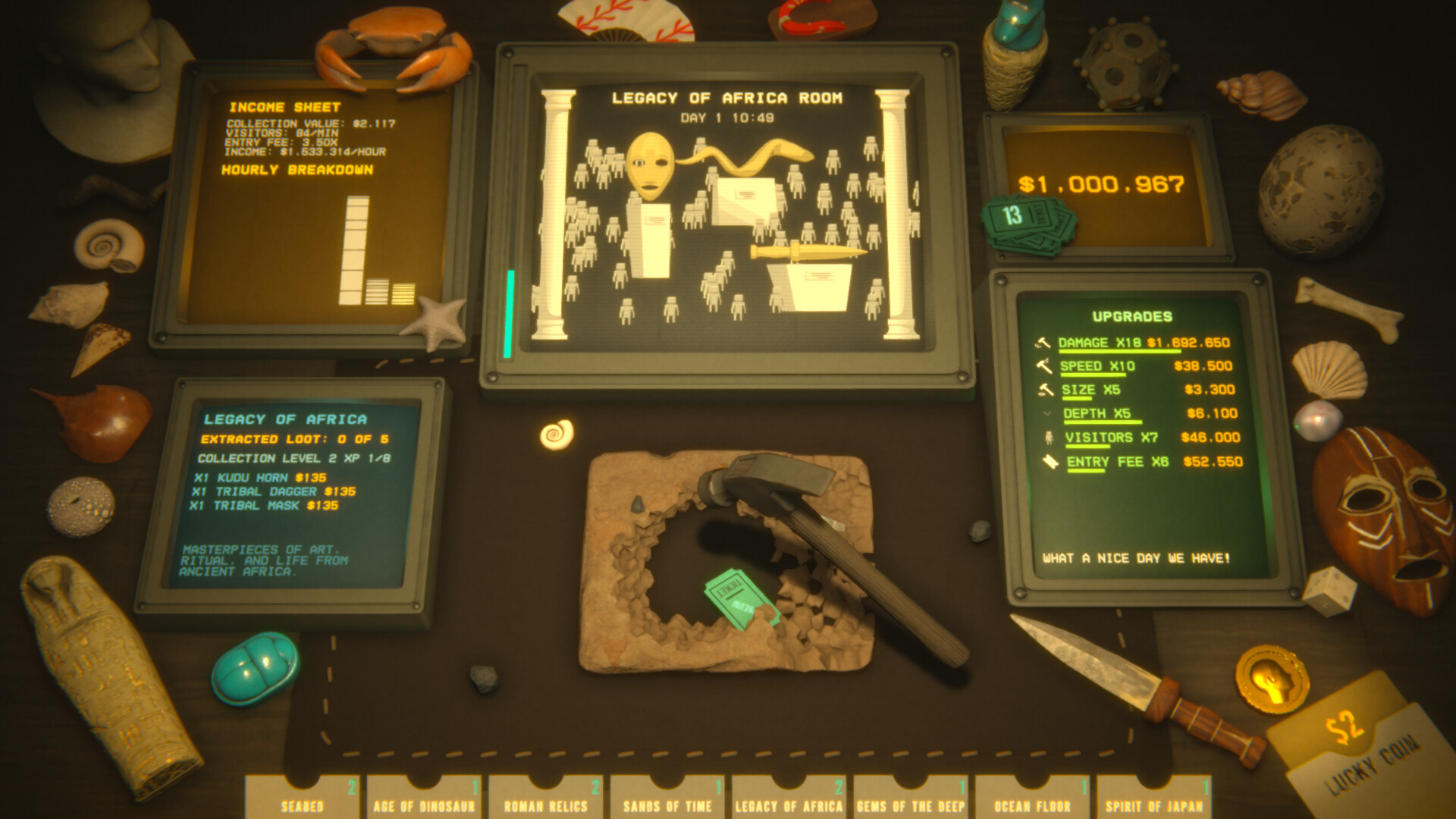Select the Ocean Floor tab

click(x=1032, y=800)
